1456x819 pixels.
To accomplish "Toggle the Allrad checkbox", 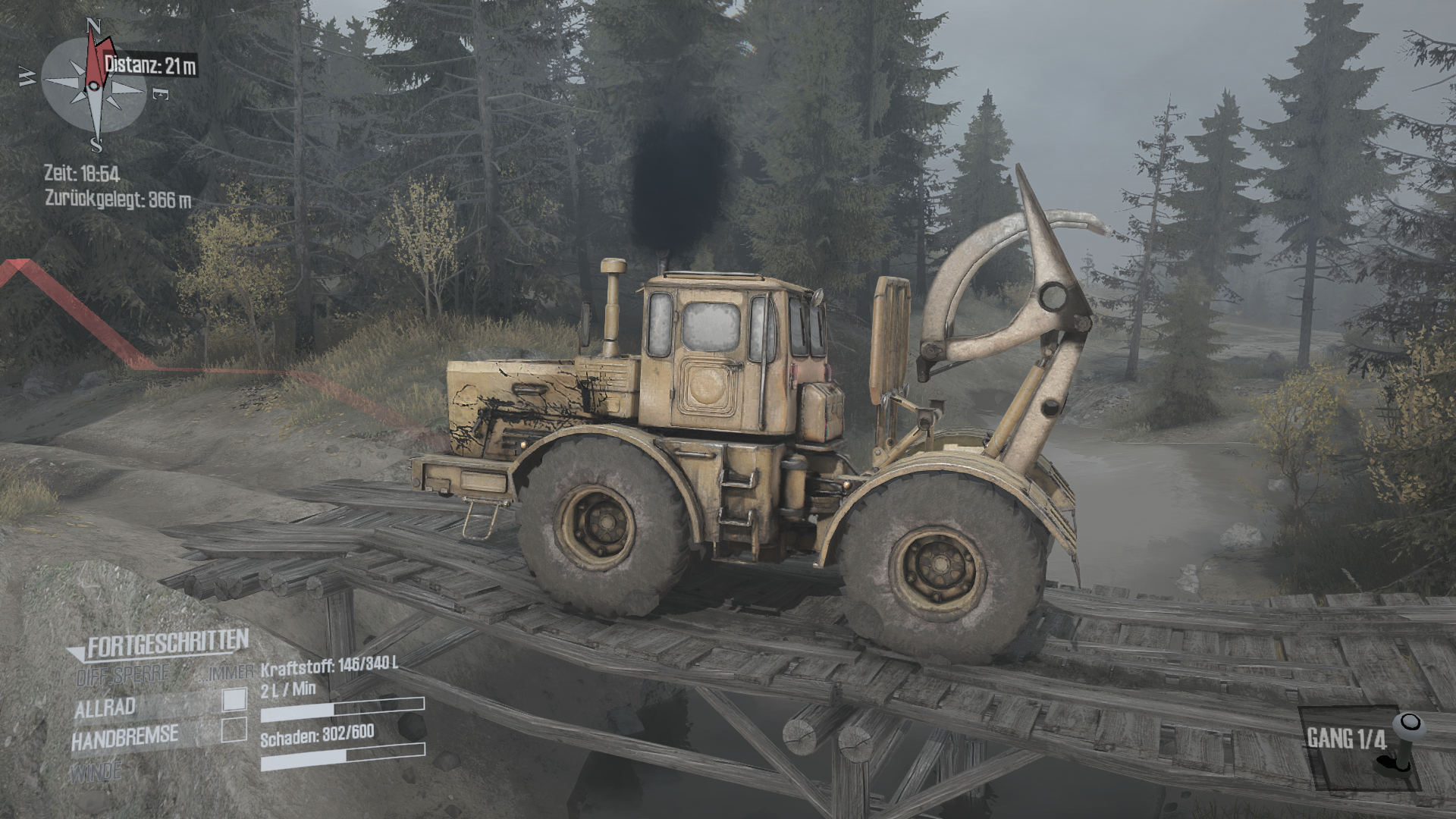I will click(234, 700).
